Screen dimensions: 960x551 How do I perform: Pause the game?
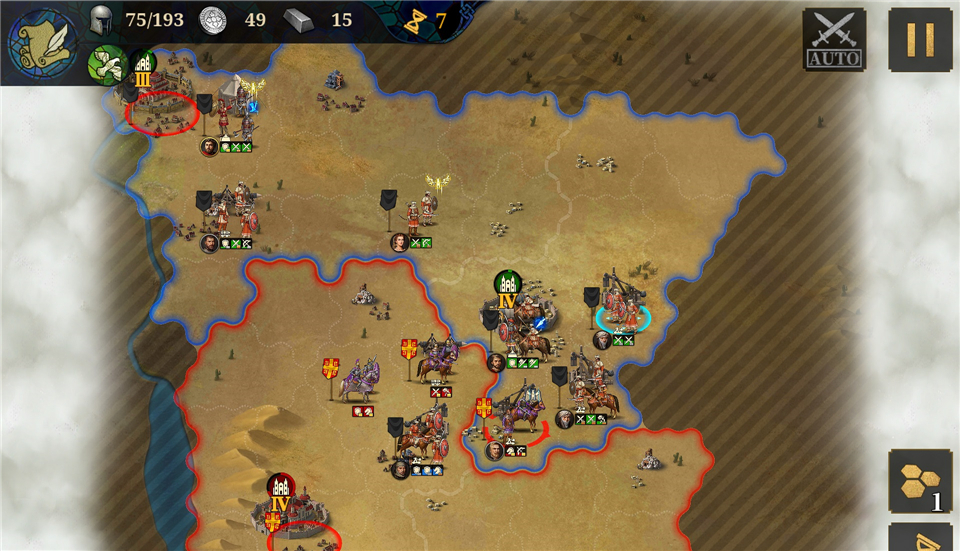(x=920, y=40)
